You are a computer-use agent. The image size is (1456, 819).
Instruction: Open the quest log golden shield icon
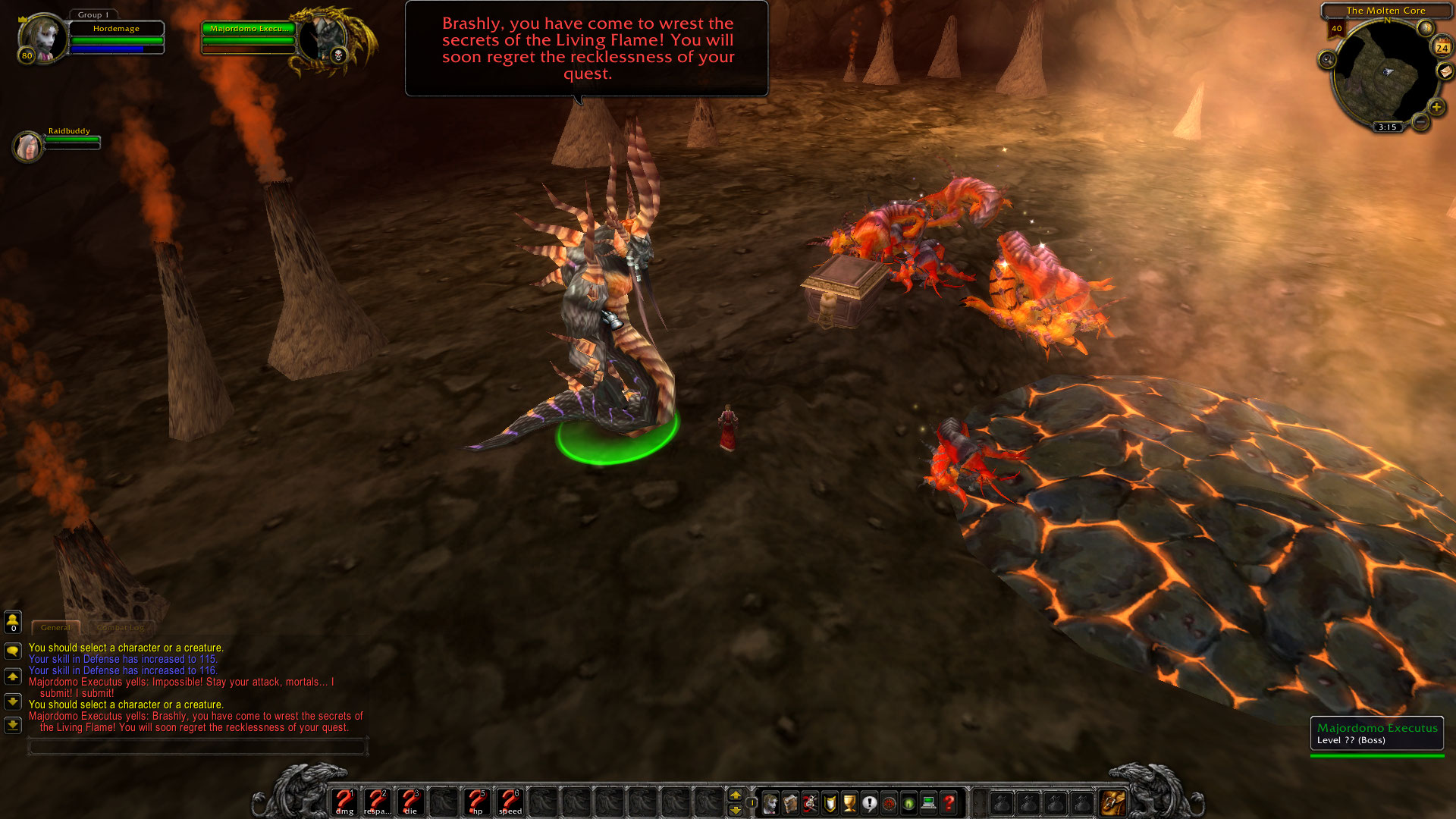829,802
